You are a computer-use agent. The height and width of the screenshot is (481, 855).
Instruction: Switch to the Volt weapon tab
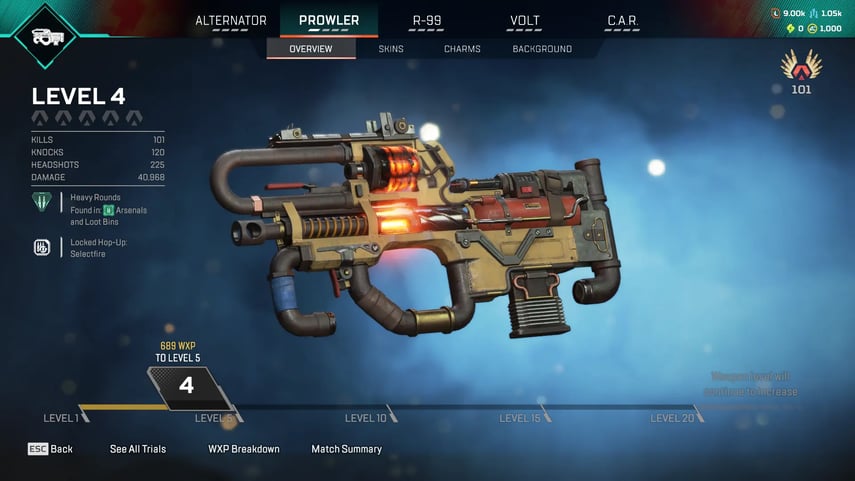click(525, 21)
